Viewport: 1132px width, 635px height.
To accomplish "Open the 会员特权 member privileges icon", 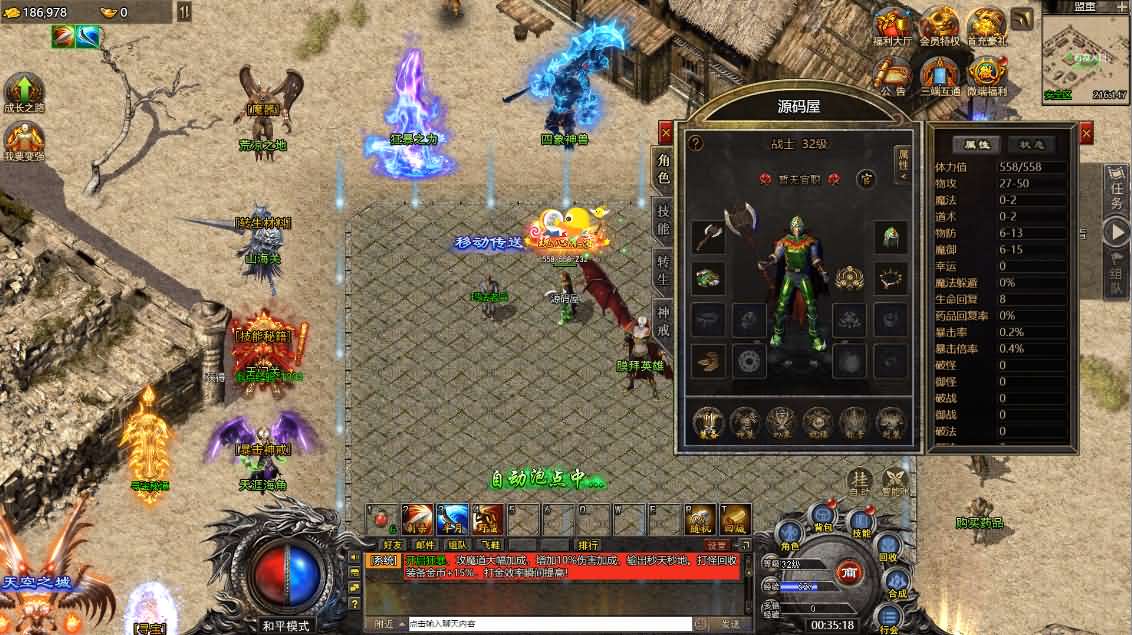I will [x=939, y=26].
